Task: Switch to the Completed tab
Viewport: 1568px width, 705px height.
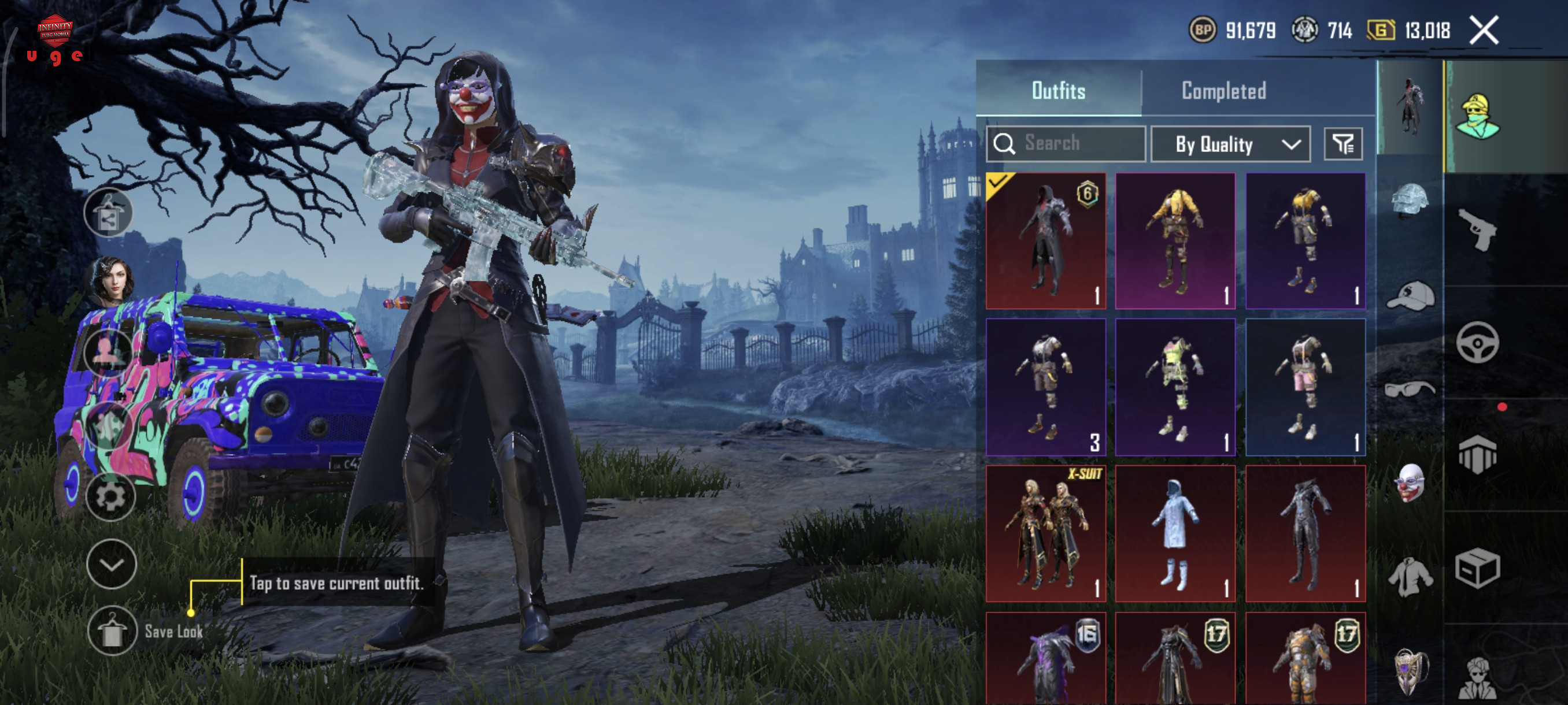Action: pyautogui.click(x=1223, y=91)
